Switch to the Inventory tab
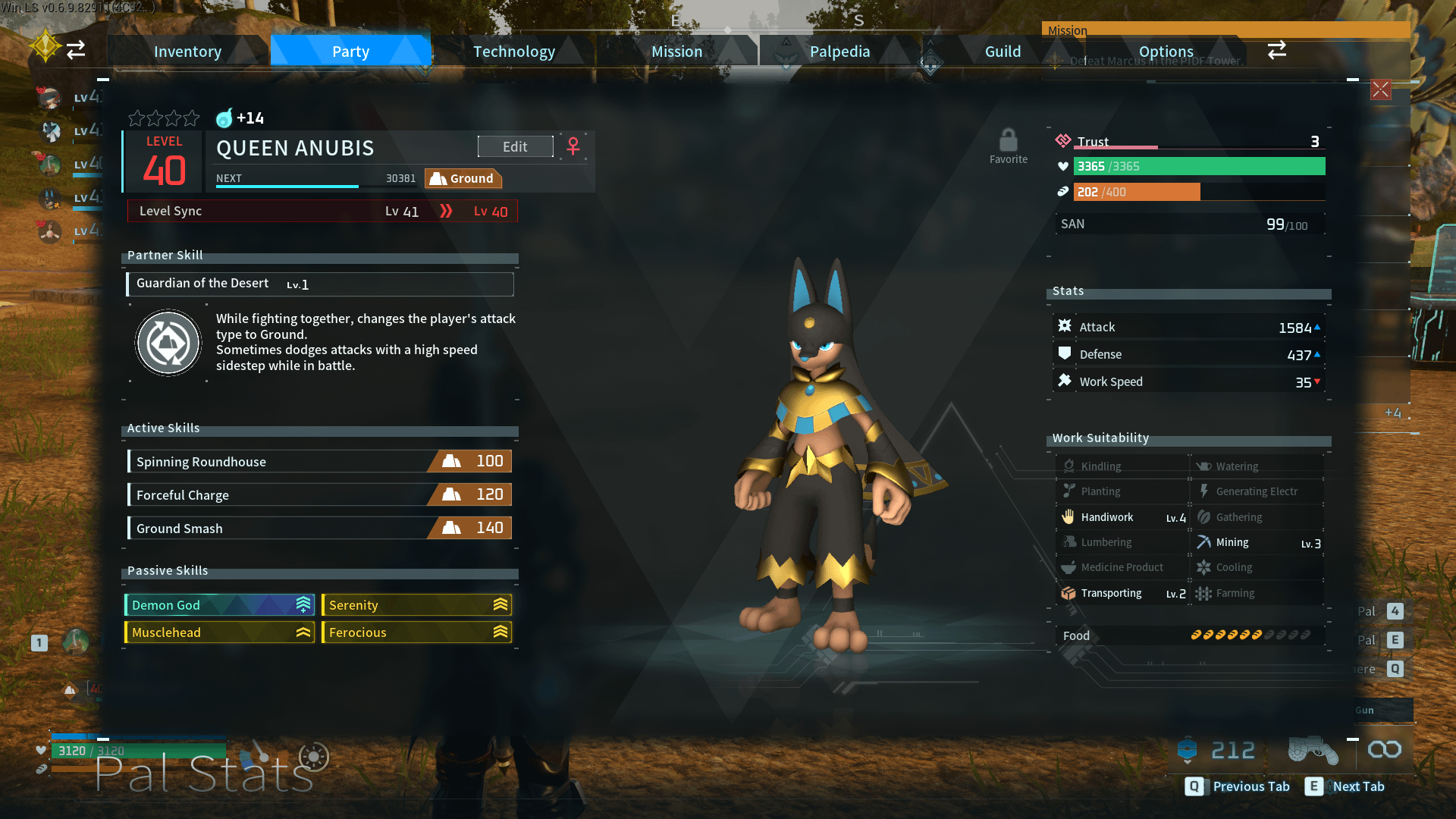 click(187, 52)
